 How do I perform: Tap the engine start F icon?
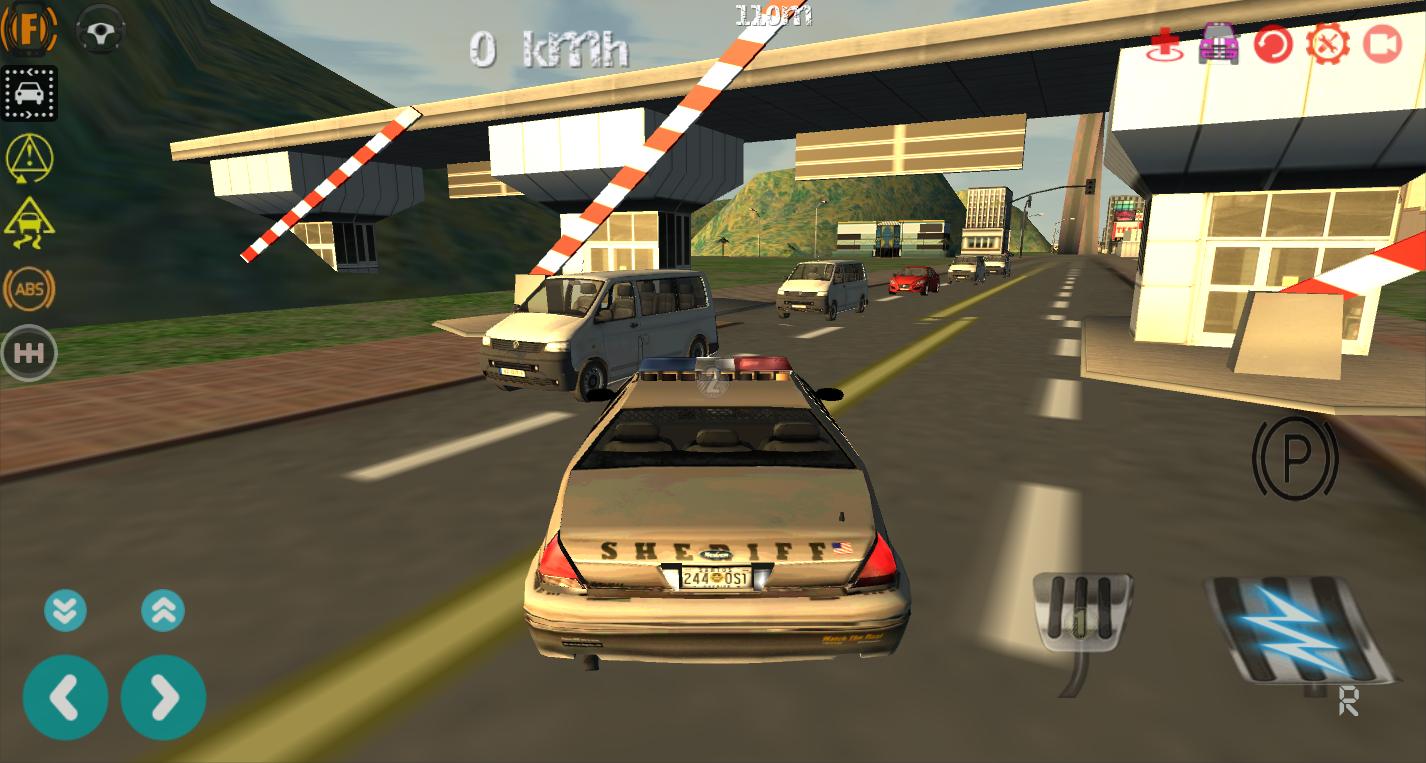pyautogui.click(x=29, y=30)
